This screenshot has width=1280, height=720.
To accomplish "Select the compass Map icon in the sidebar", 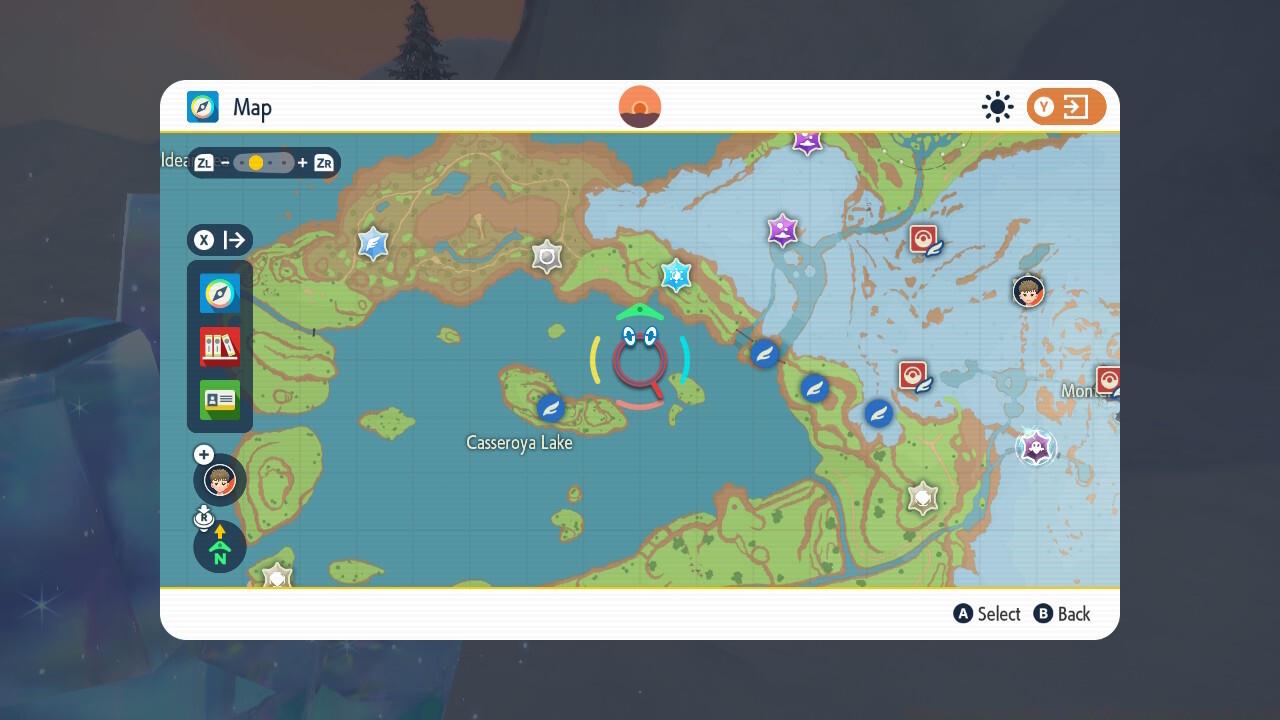I will (218, 293).
